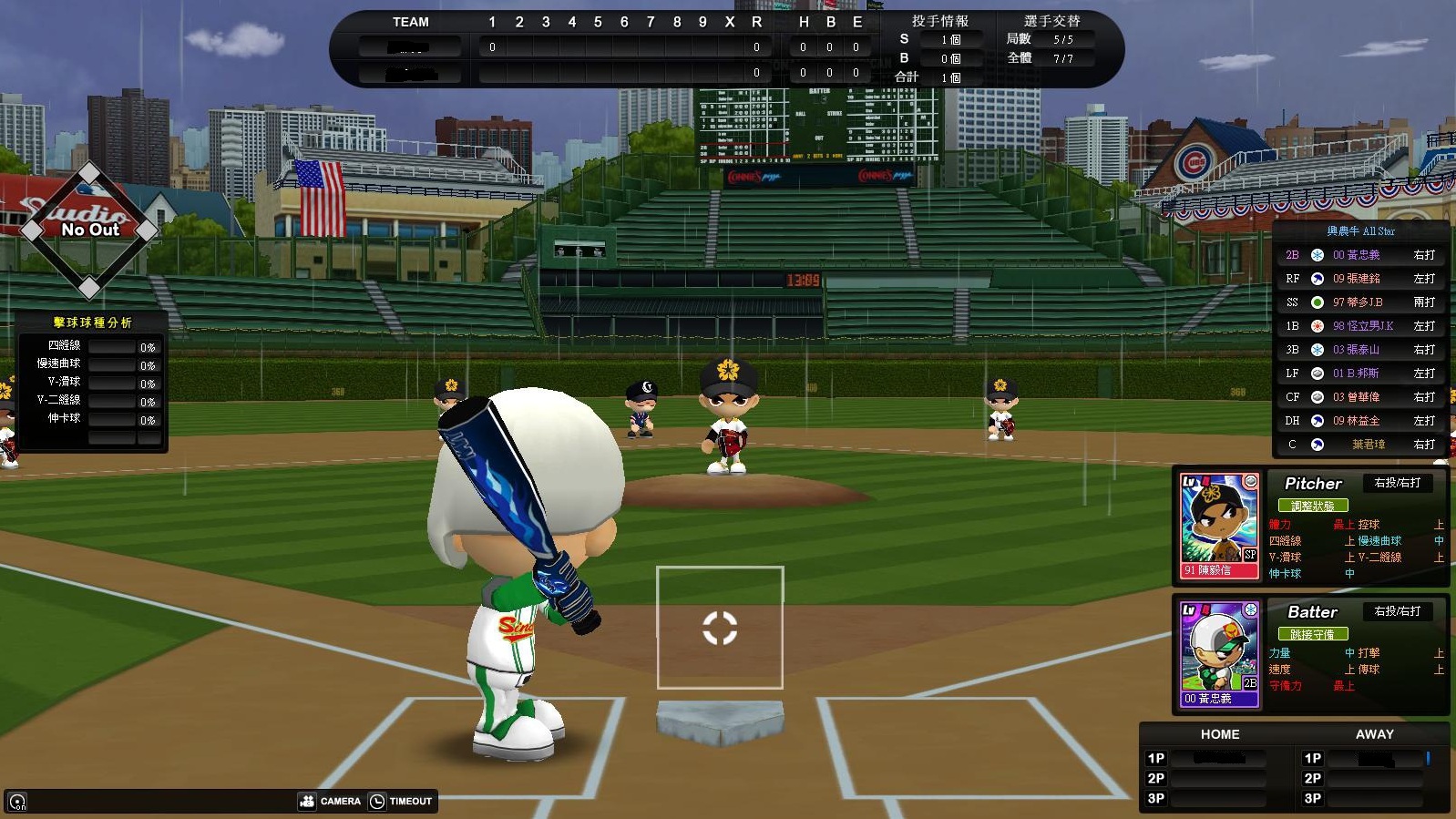Select DH 09 林益全 lineup entry
Viewport: 1456px width, 819px height.
[x=1361, y=421]
